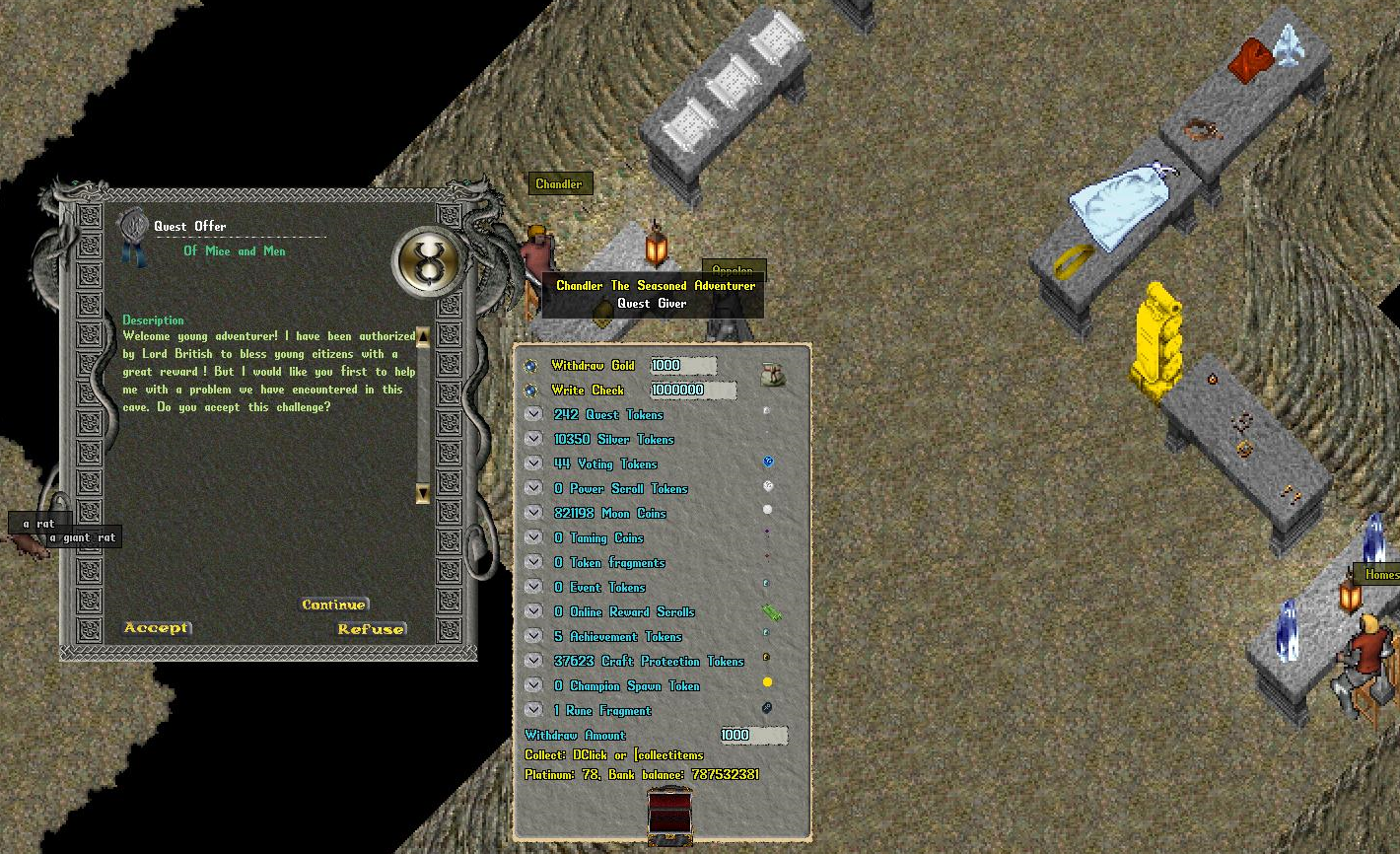The height and width of the screenshot is (854, 1400).
Task: Withdraw Craft Protection Tokens using its arrow
Action: coord(533,661)
